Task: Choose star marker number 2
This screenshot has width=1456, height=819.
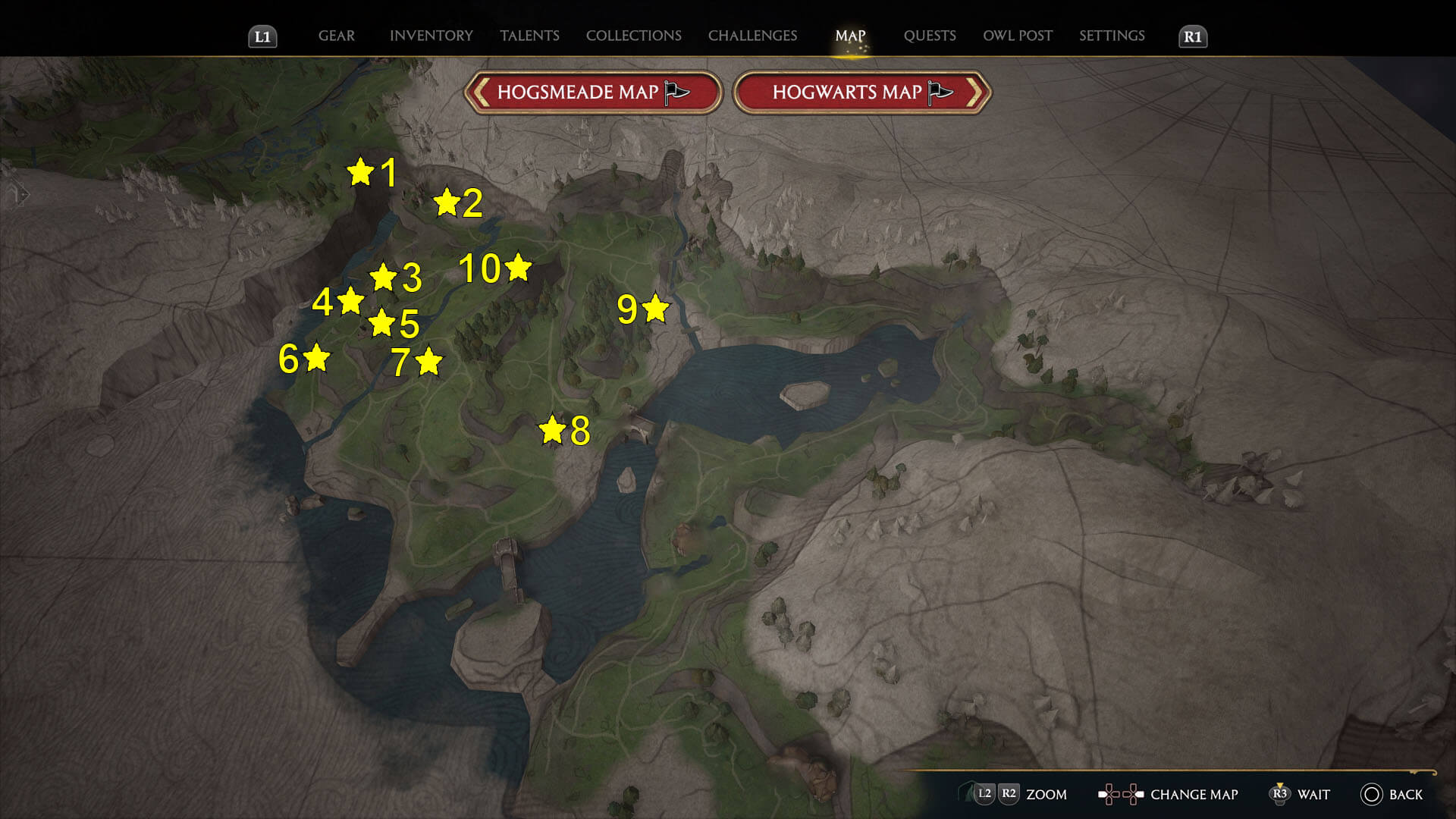Action: tap(447, 202)
